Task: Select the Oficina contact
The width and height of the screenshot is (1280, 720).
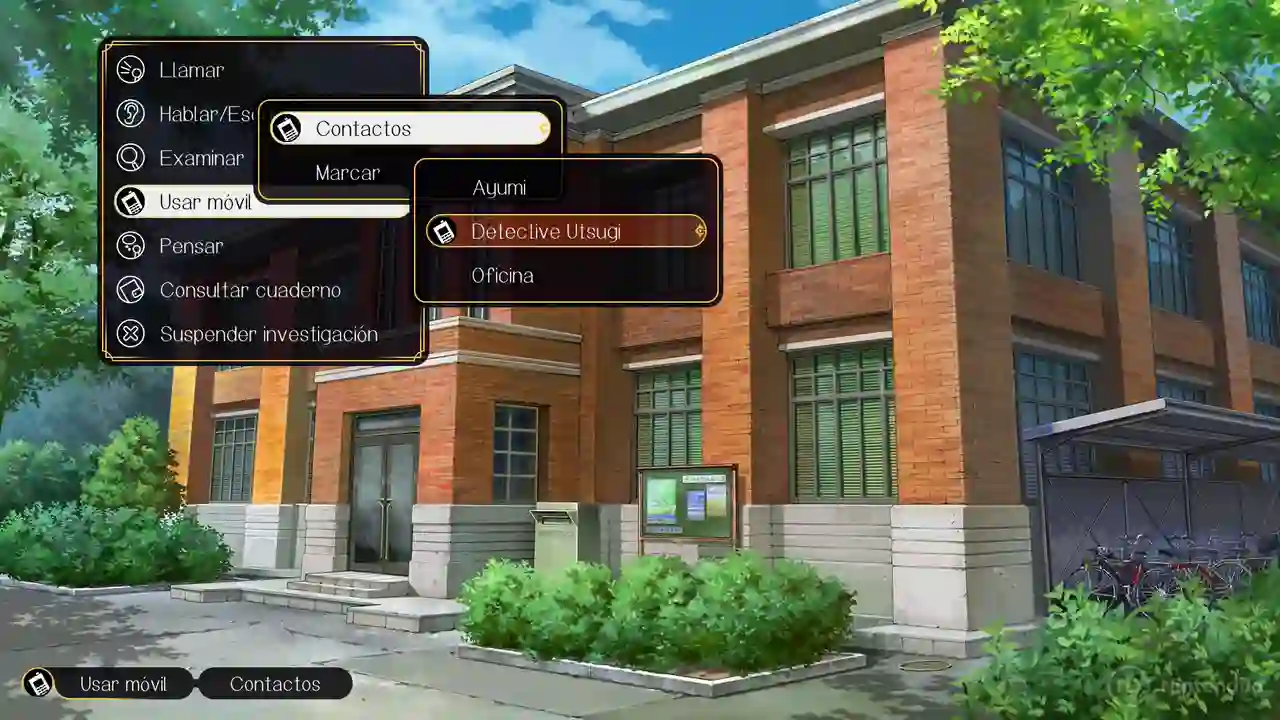Action: pyautogui.click(x=502, y=276)
